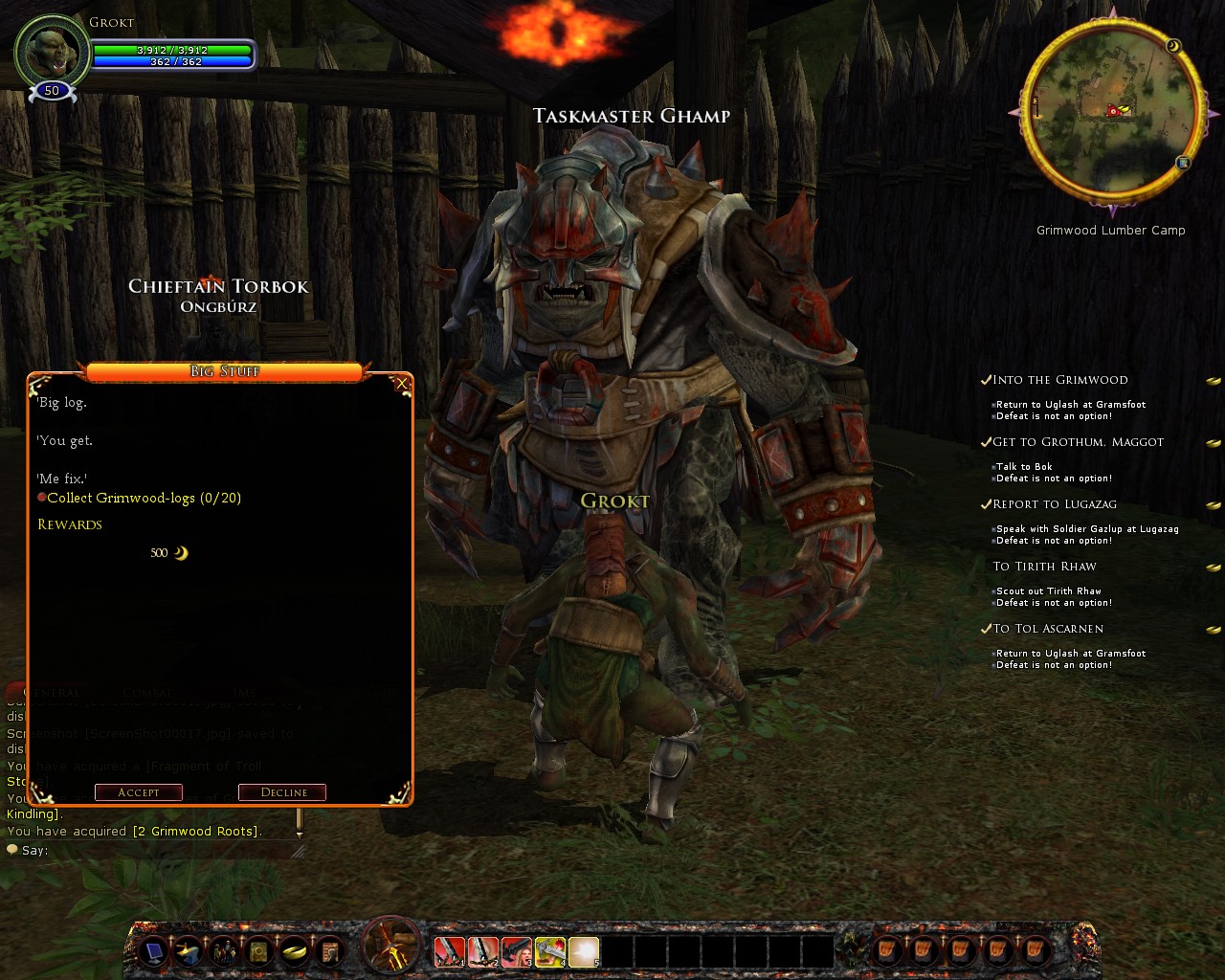
Task: Click Grokt's player portrait
Action: pyautogui.click(x=52, y=52)
